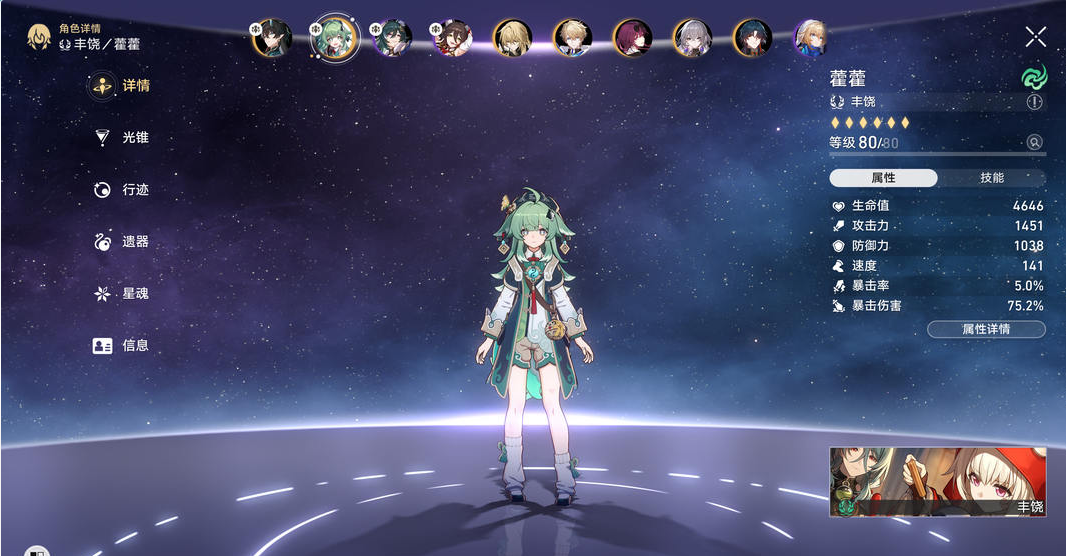Close the character details screen

click(1035, 37)
